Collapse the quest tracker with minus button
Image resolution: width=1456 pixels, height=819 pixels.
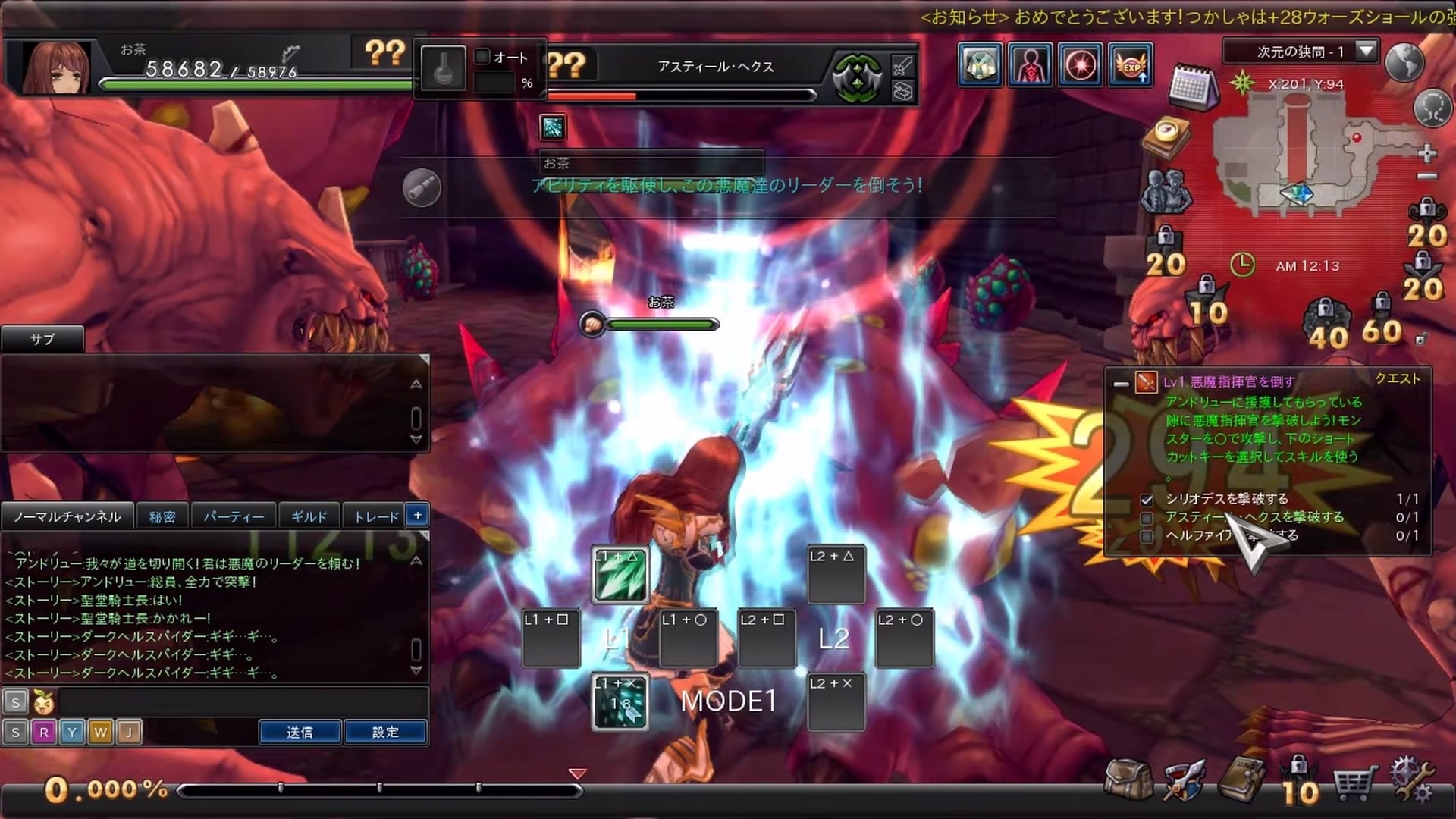(x=1121, y=384)
